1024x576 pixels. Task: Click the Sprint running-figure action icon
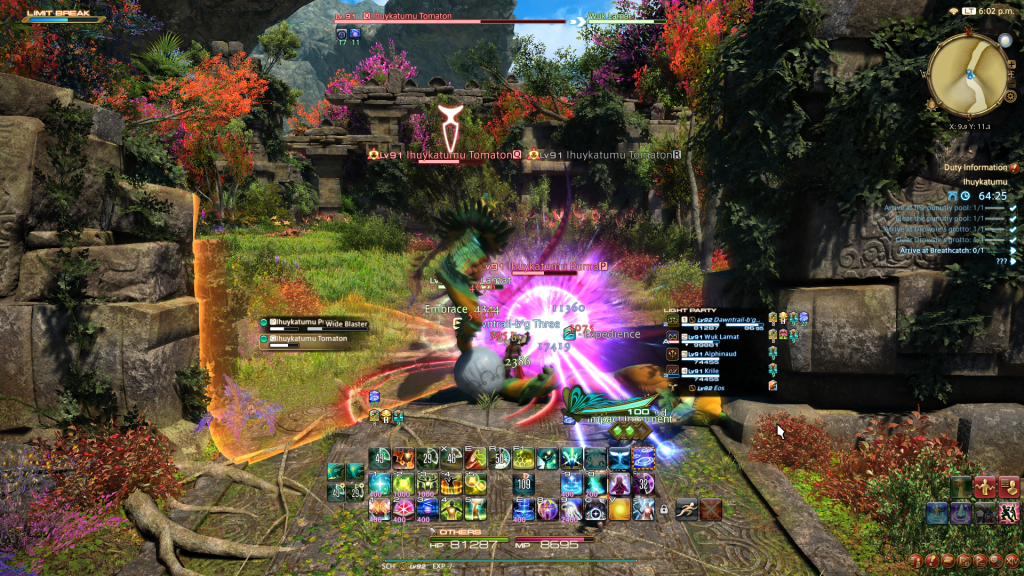[x=686, y=509]
